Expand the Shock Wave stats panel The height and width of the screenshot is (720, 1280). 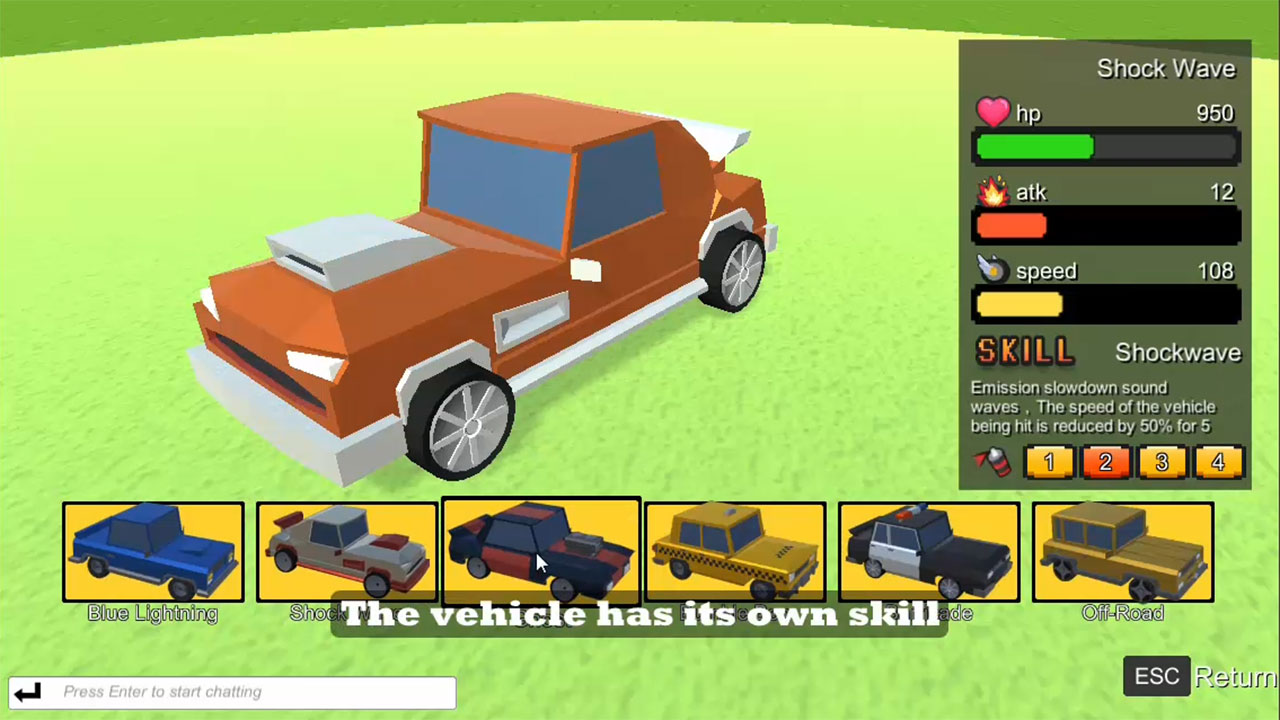tap(1166, 68)
